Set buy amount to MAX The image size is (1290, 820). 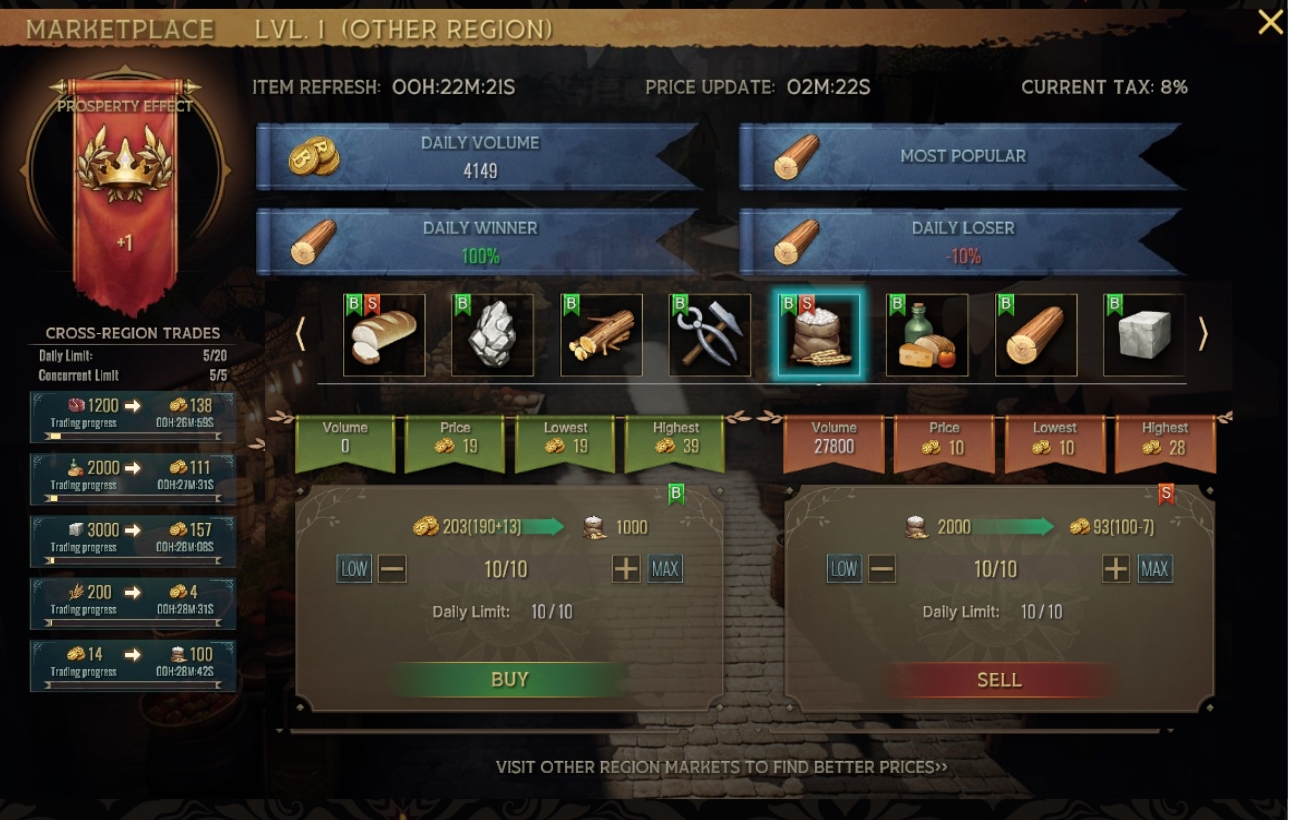click(665, 570)
